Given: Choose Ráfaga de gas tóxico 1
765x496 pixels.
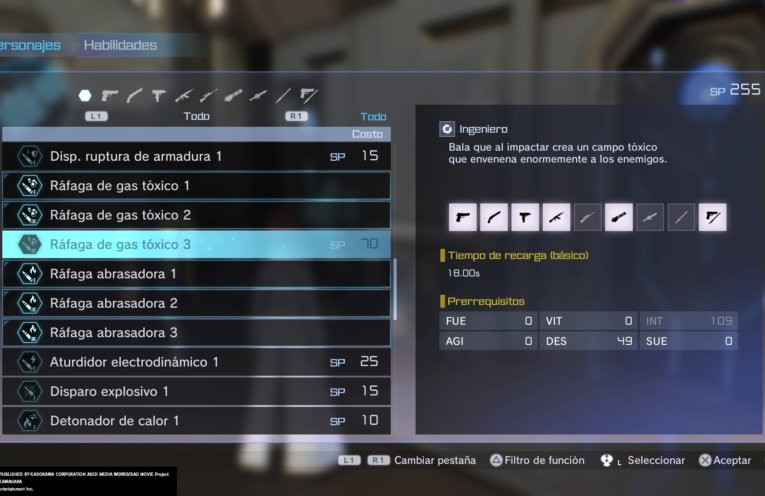Looking at the screenshot, I should (196, 186).
